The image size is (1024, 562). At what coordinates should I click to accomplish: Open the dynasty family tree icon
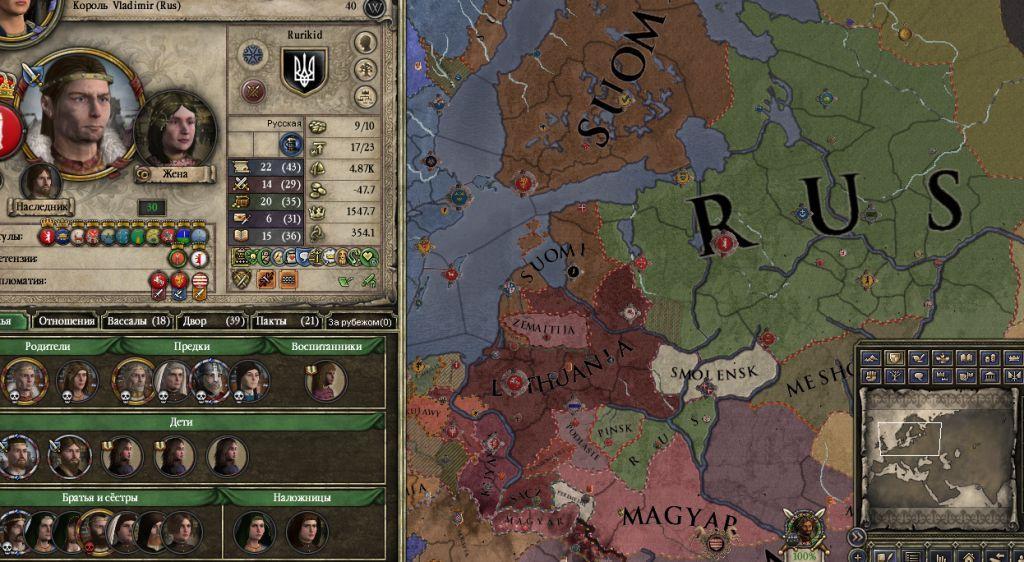click(x=366, y=69)
